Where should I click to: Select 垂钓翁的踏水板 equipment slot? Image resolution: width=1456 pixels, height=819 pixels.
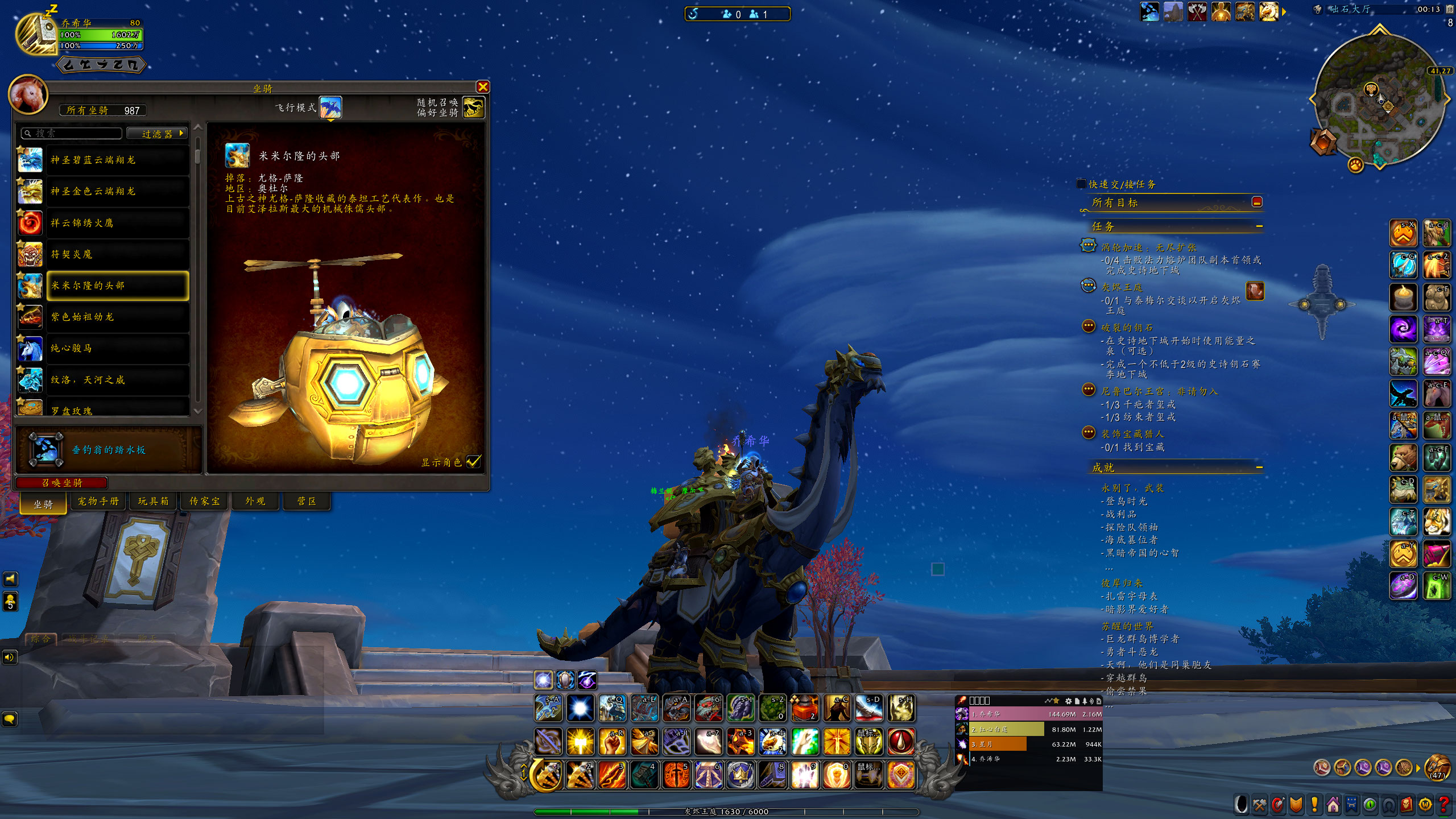[x=47, y=449]
